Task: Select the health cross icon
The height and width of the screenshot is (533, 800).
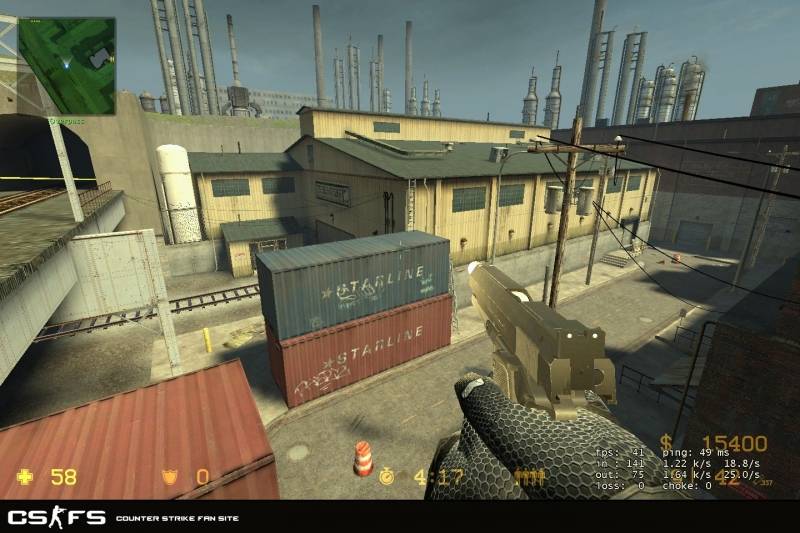Action: point(28,477)
